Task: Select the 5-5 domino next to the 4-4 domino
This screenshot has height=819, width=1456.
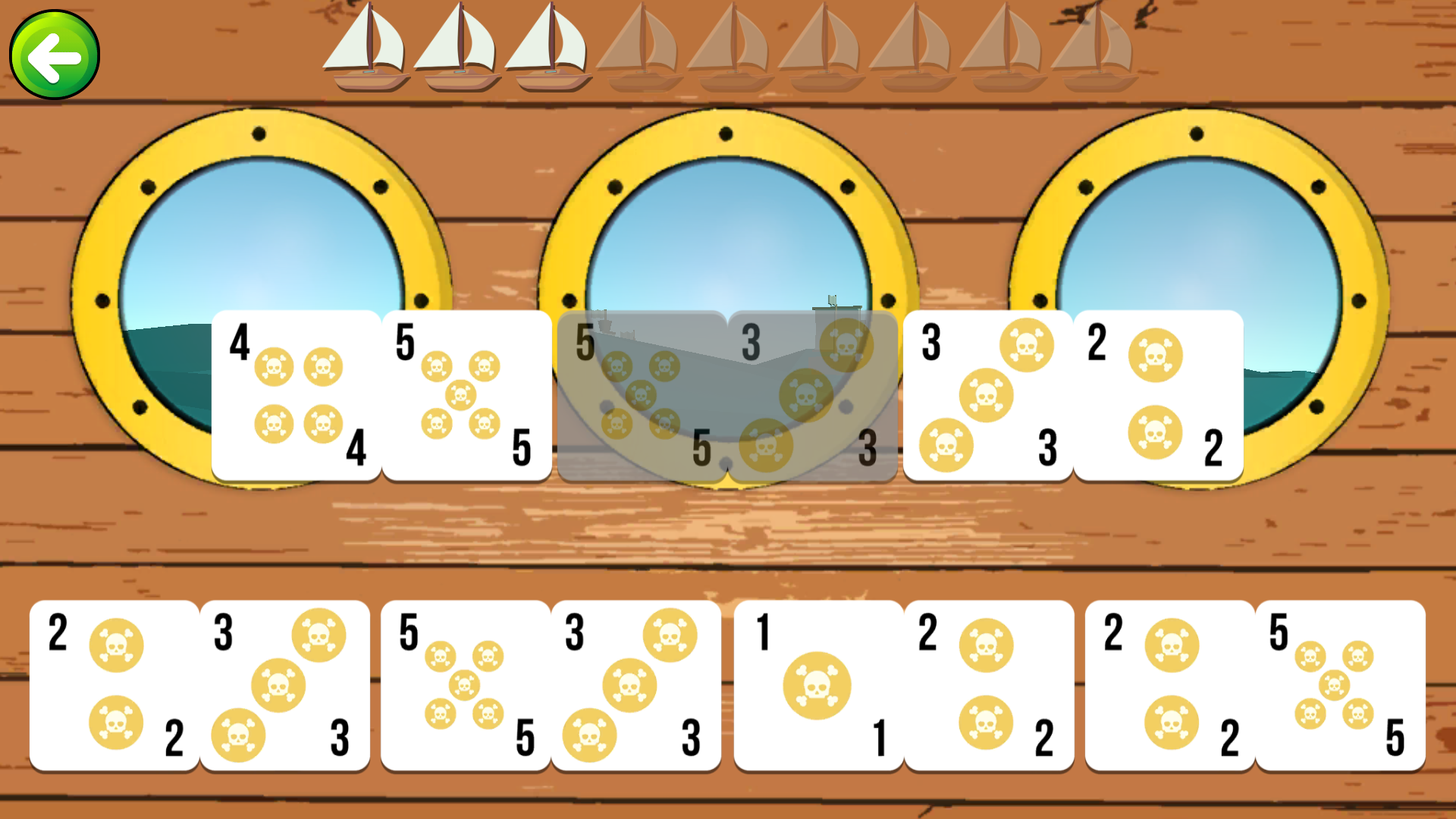Action: [466, 394]
